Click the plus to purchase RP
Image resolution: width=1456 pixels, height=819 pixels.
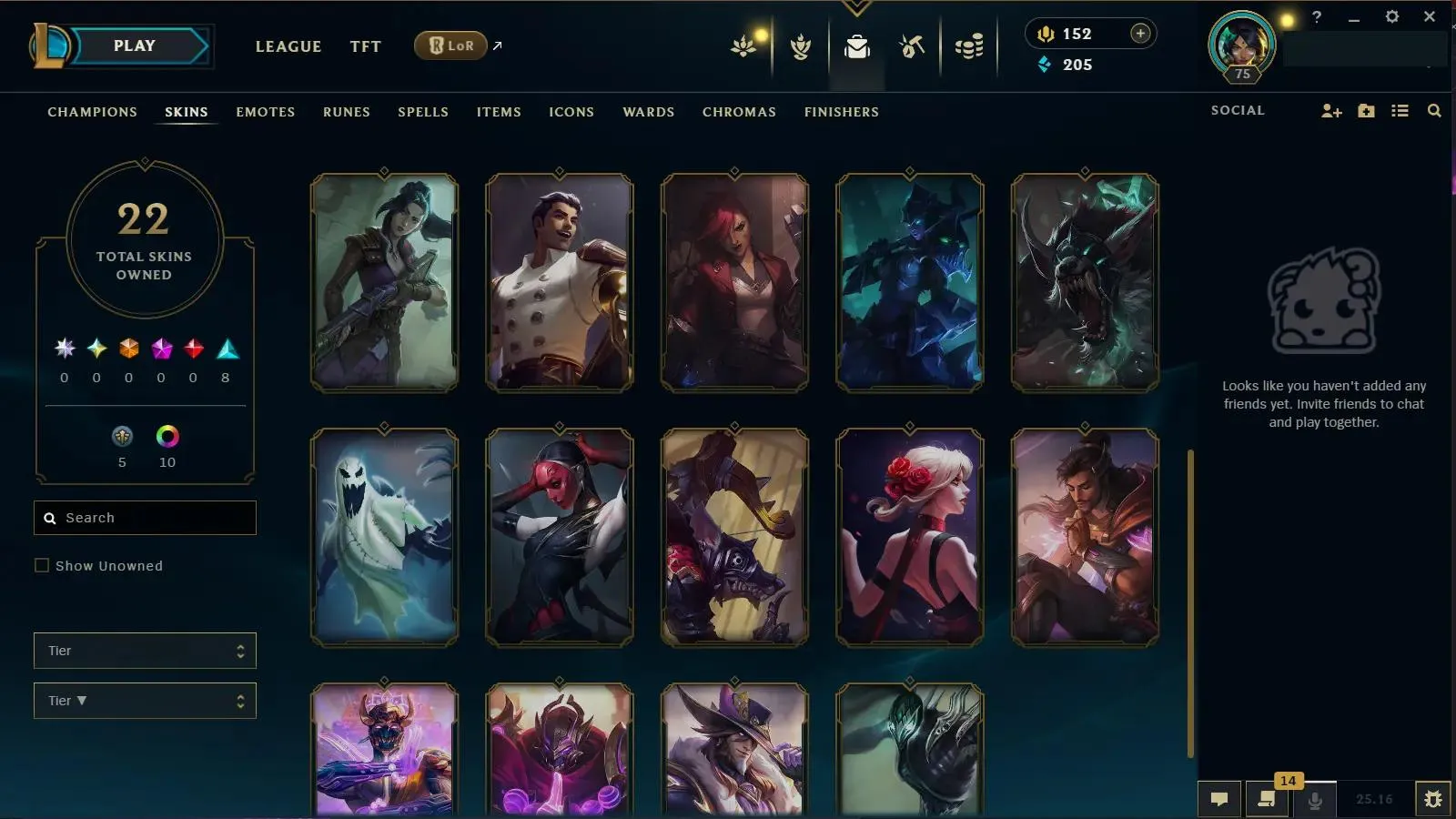click(x=1139, y=33)
